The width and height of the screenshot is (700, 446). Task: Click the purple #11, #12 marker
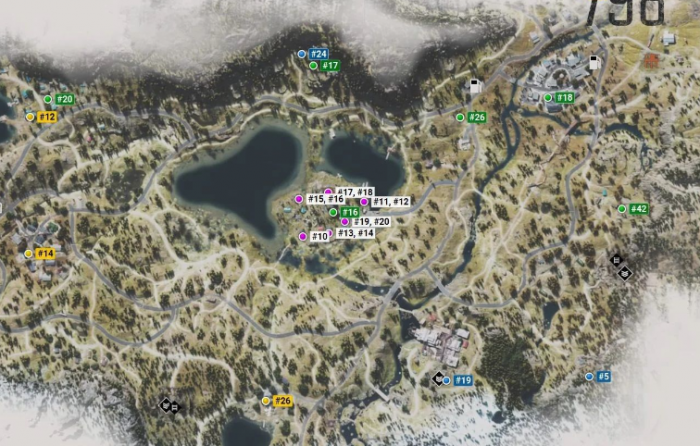pyautogui.click(x=364, y=202)
